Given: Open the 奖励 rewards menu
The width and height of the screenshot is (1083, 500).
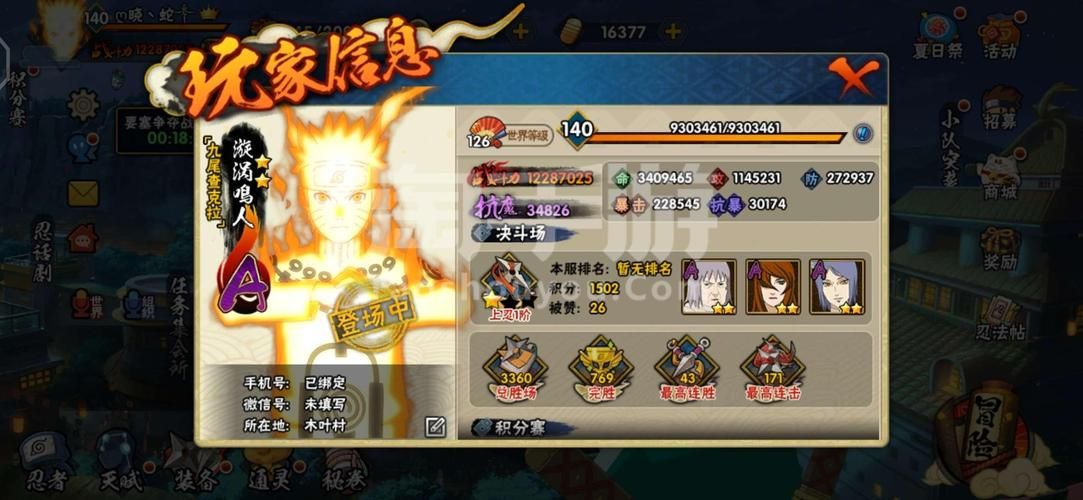Looking at the screenshot, I should click(1000, 250).
